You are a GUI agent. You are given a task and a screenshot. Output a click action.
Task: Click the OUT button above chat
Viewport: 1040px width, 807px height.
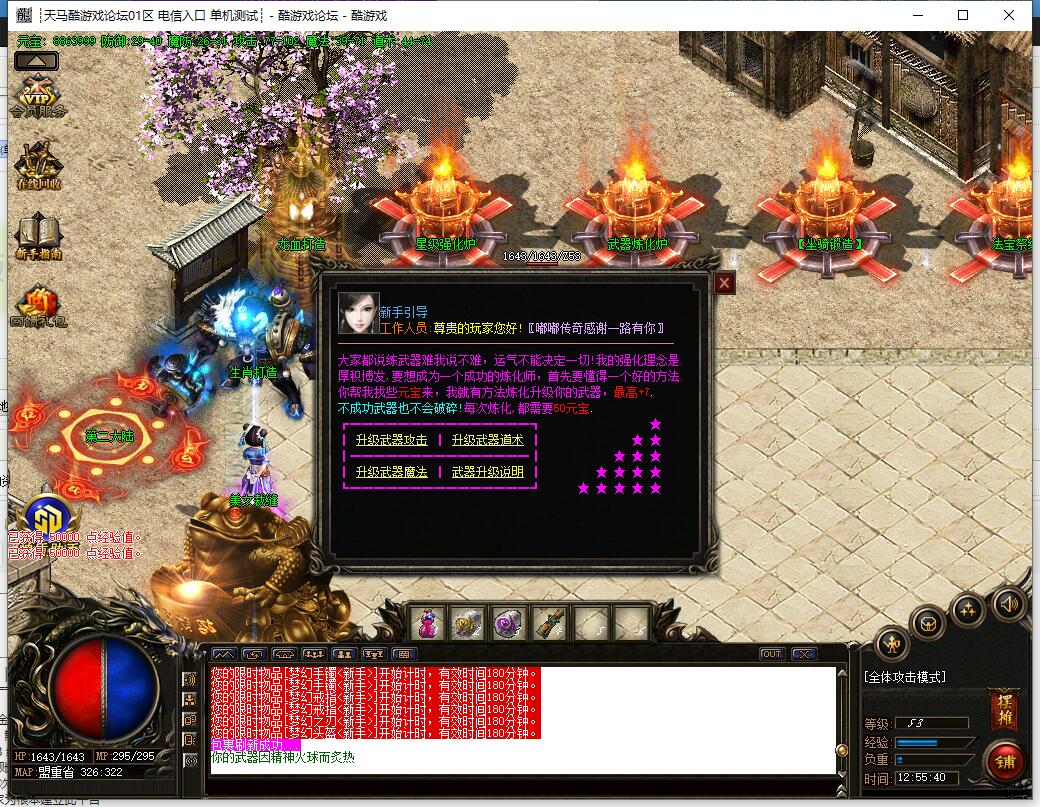pyautogui.click(x=771, y=654)
